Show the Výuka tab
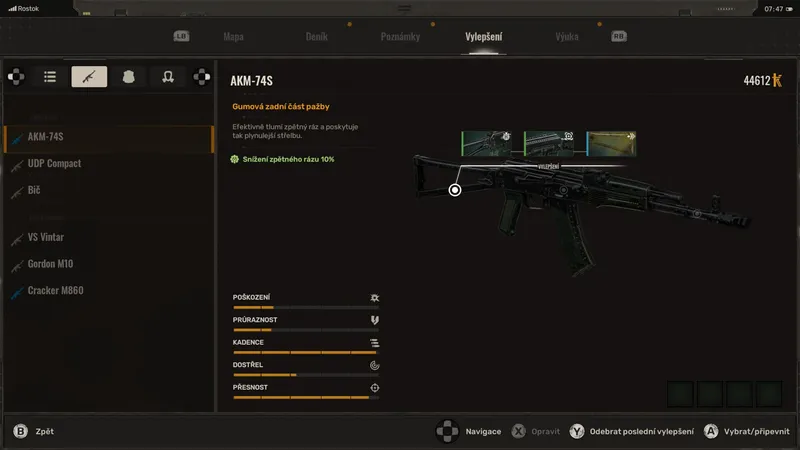 tap(567, 37)
